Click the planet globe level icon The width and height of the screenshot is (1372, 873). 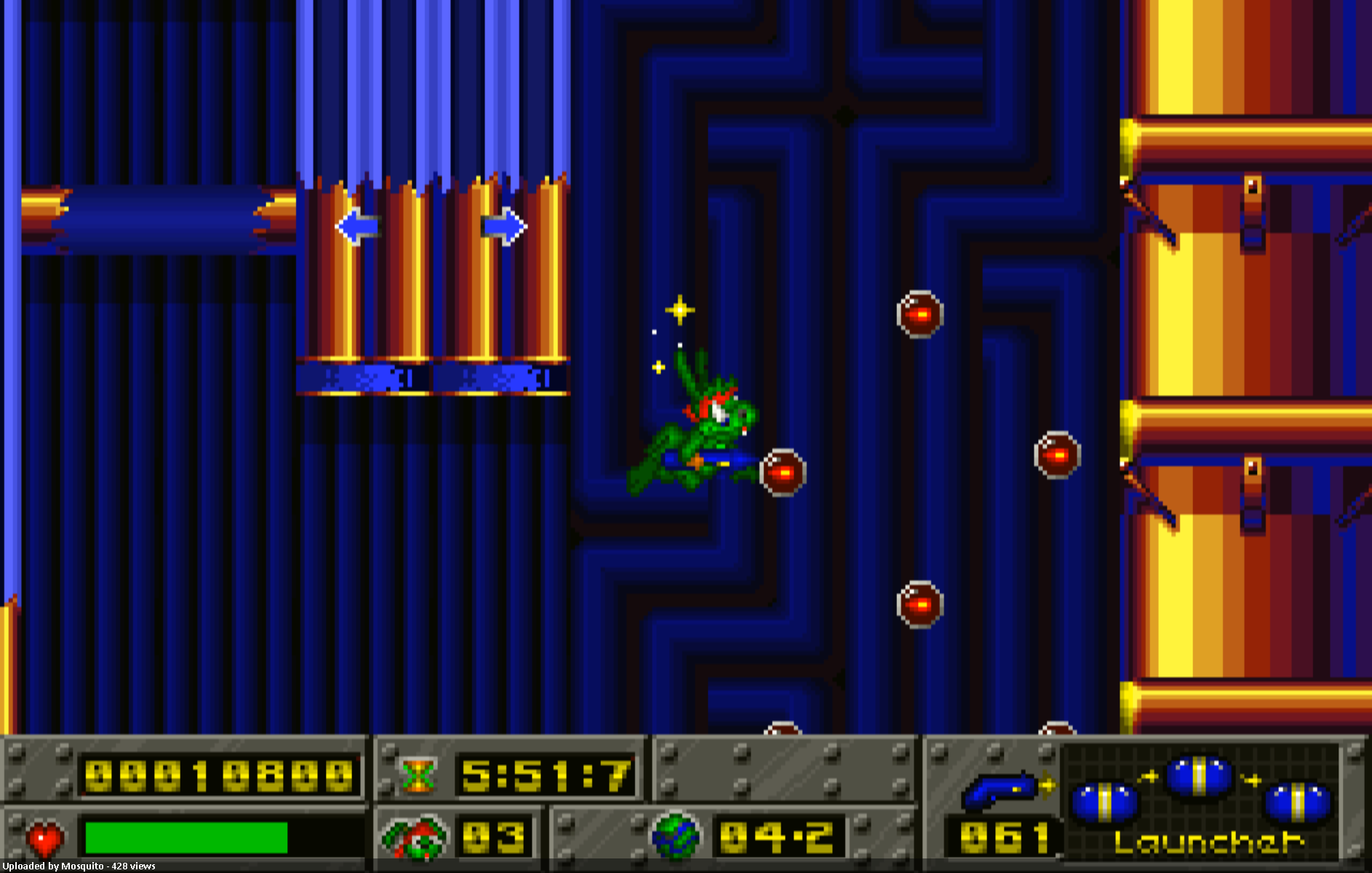click(x=676, y=836)
